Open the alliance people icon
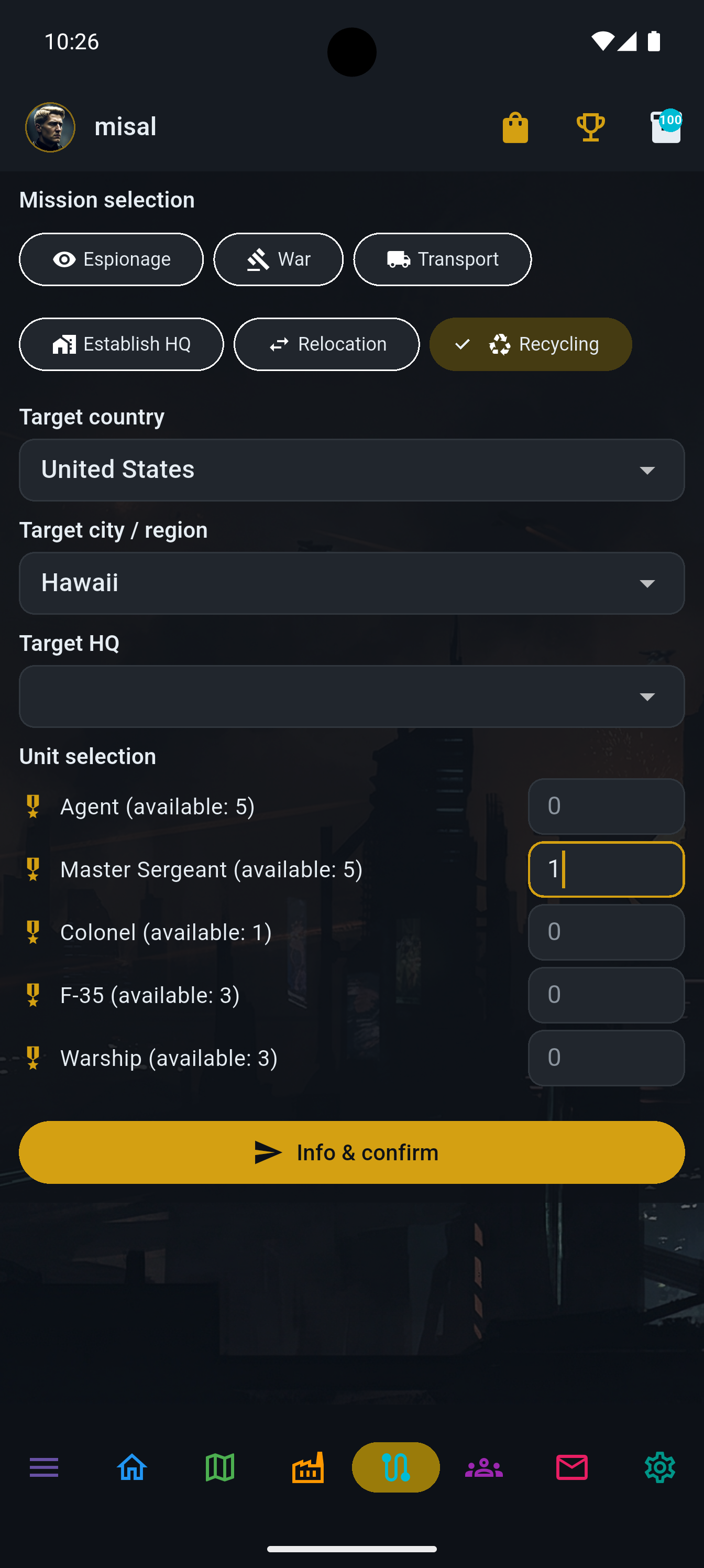This screenshot has height=1568, width=704. point(482,1467)
